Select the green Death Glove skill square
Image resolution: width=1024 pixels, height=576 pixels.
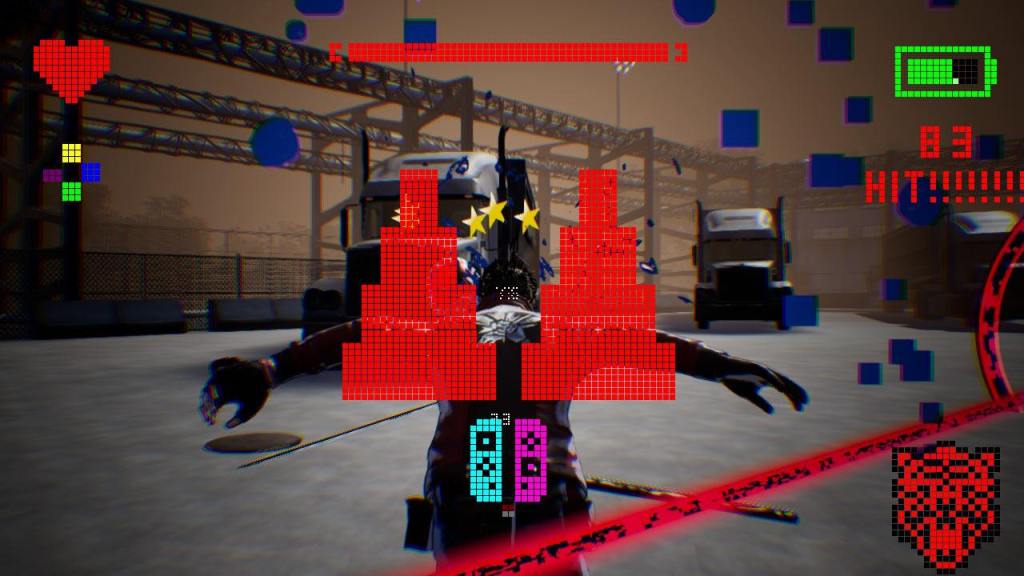tap(71, 190)
